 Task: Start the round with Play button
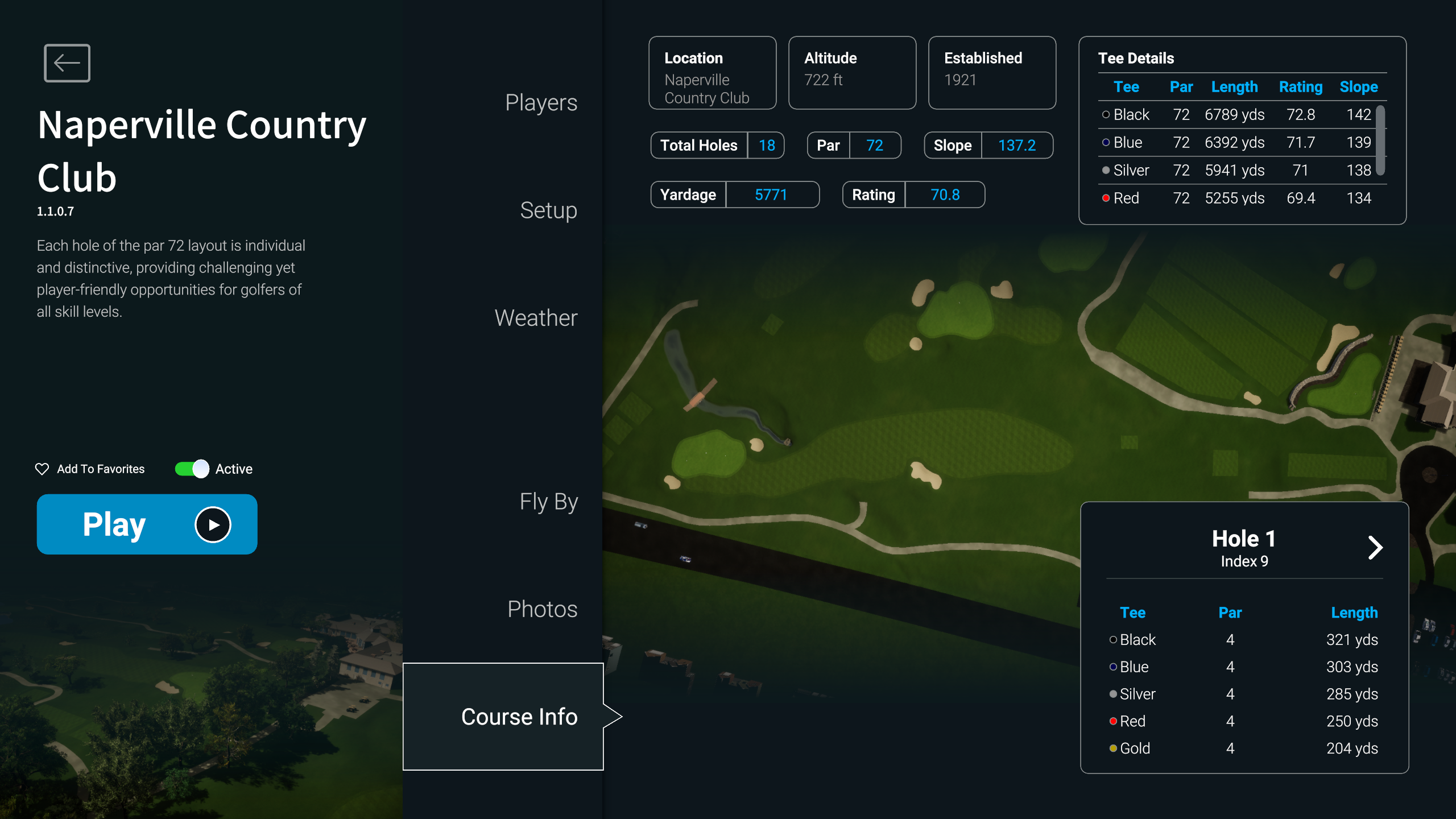click(147, 524)
